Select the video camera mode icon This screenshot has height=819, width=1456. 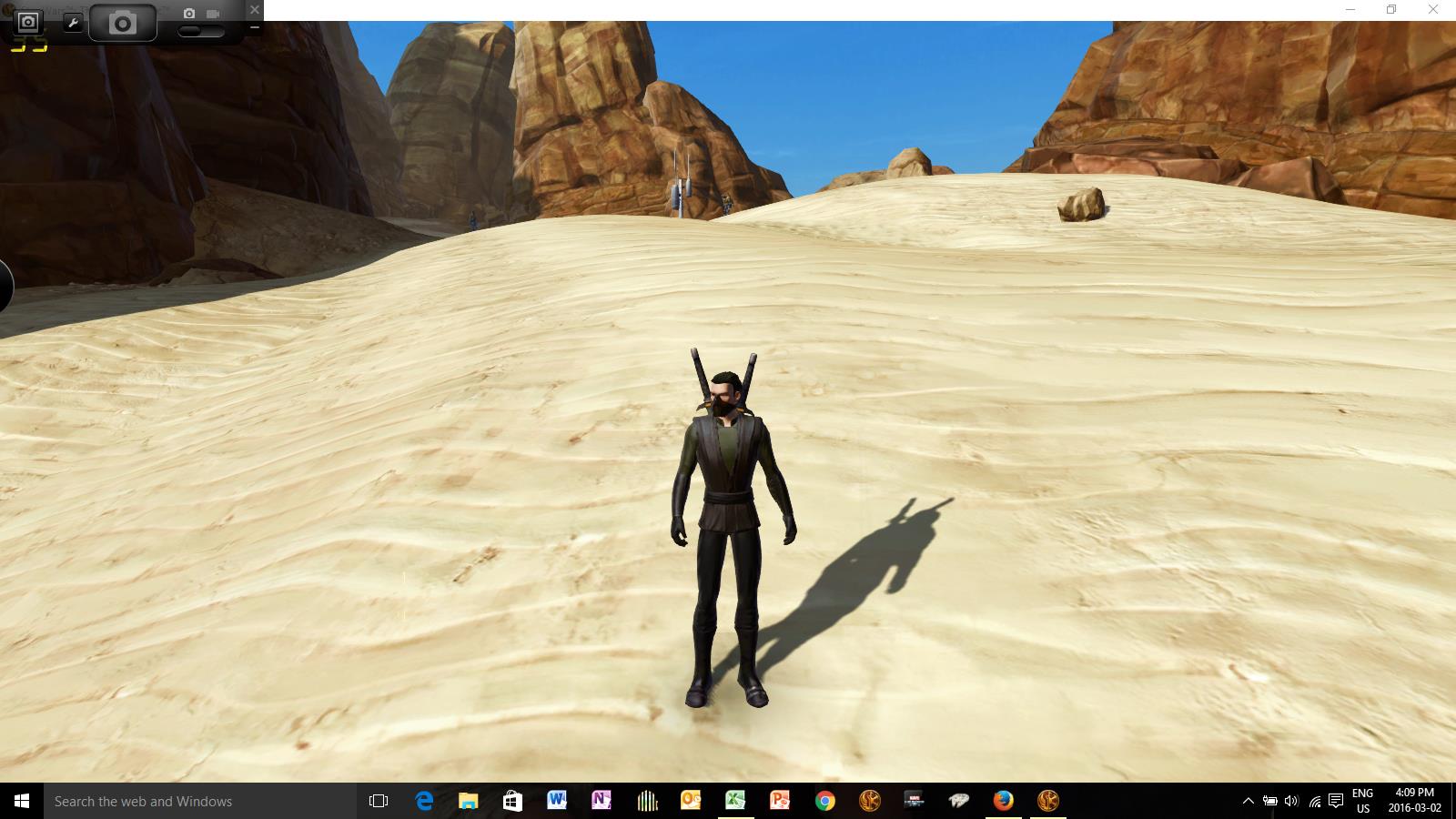213,13
